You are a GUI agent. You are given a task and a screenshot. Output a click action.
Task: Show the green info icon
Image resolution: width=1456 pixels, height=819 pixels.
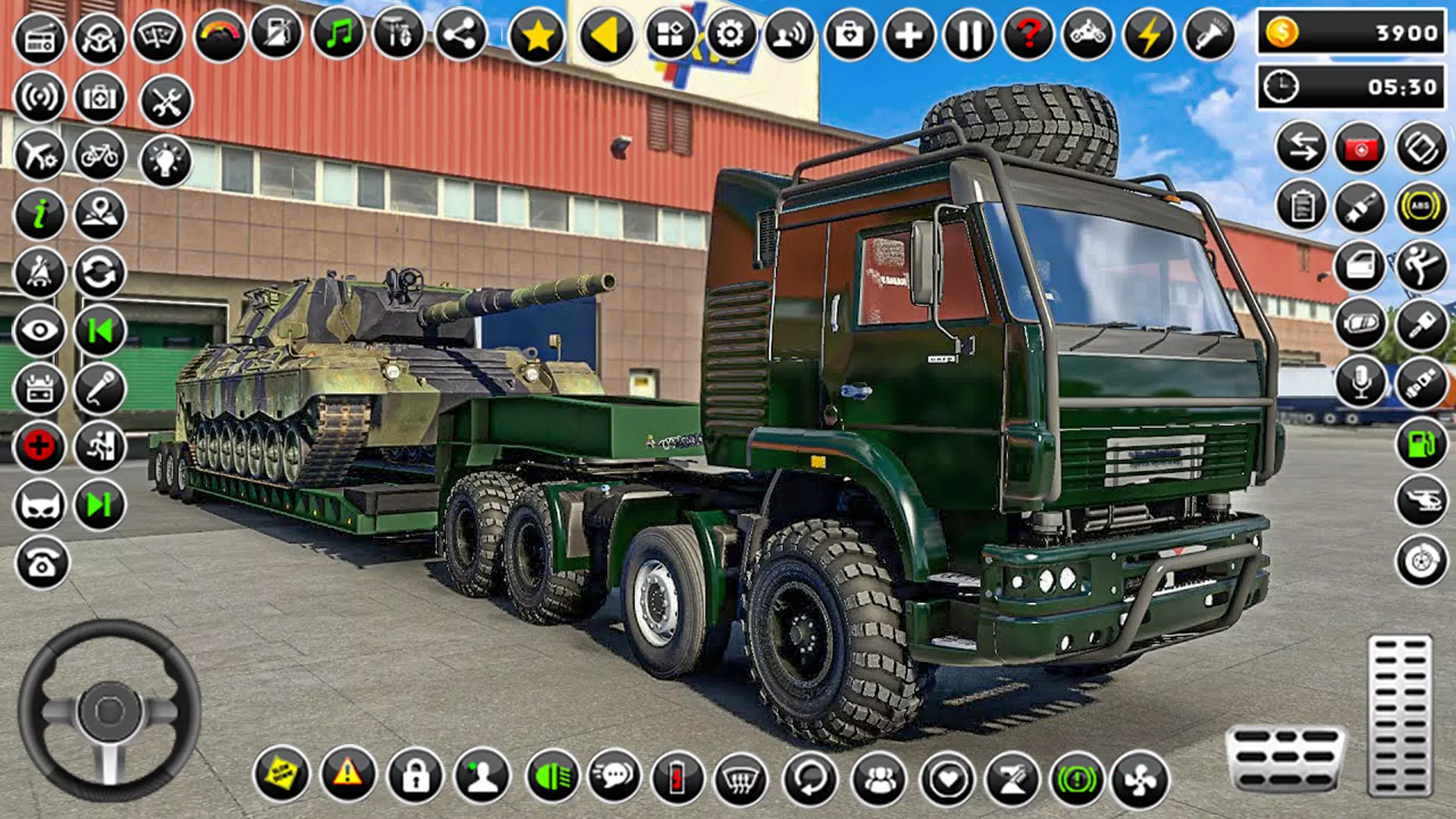point(39,214)
